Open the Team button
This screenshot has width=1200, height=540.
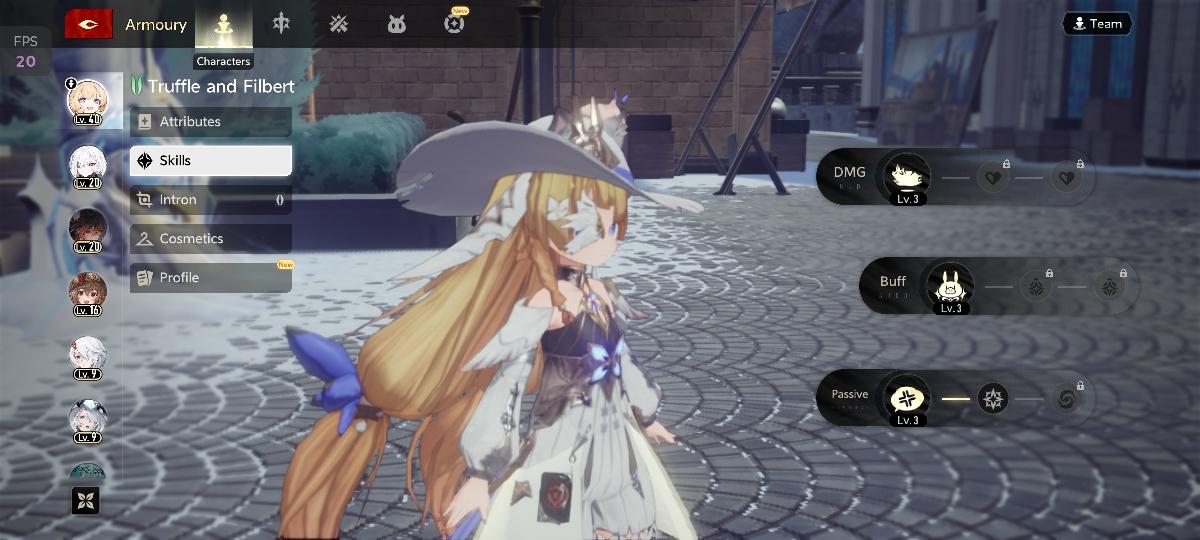(1097, 24)
